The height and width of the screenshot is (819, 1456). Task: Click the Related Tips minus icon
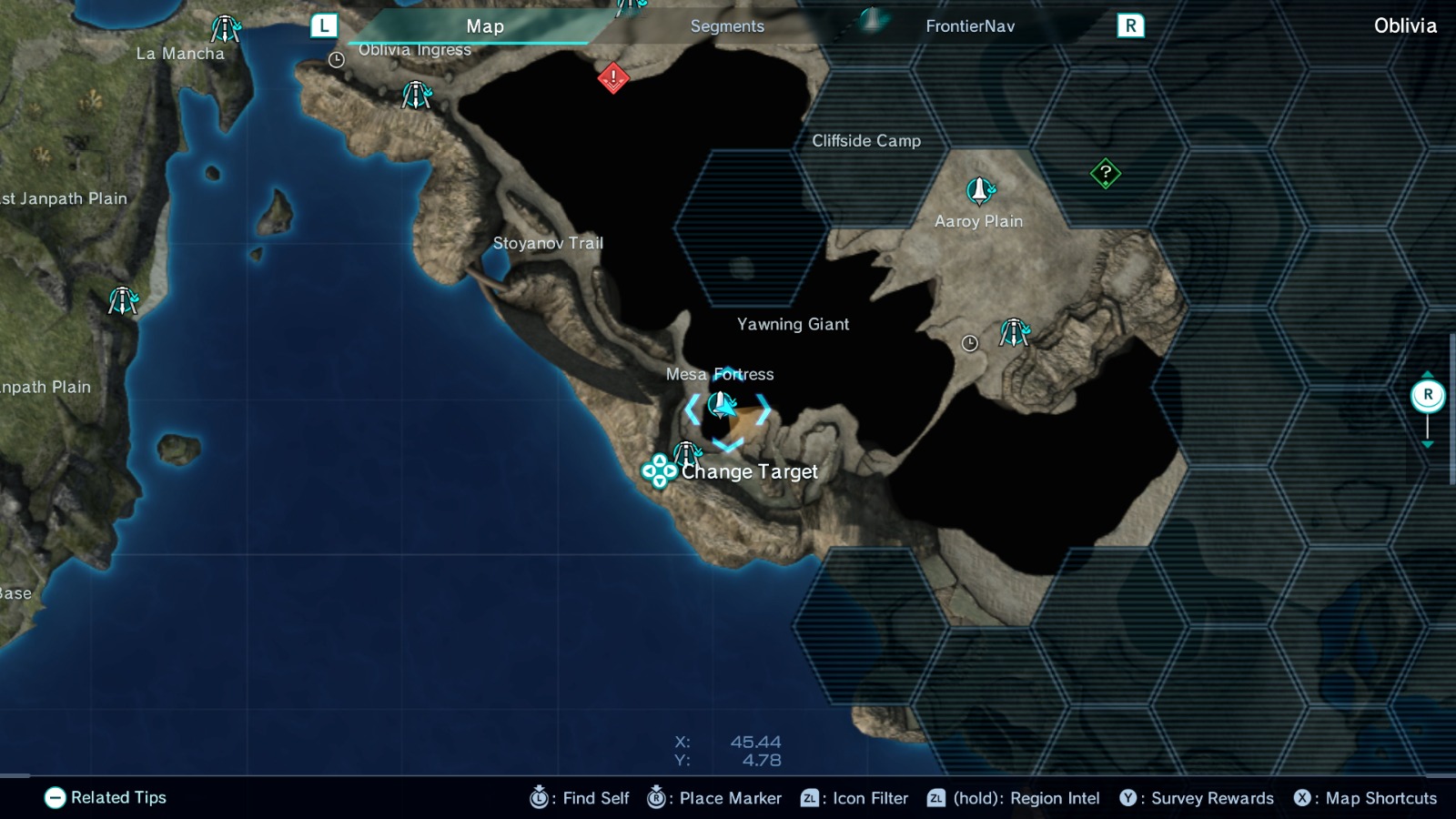click(57, 798)
